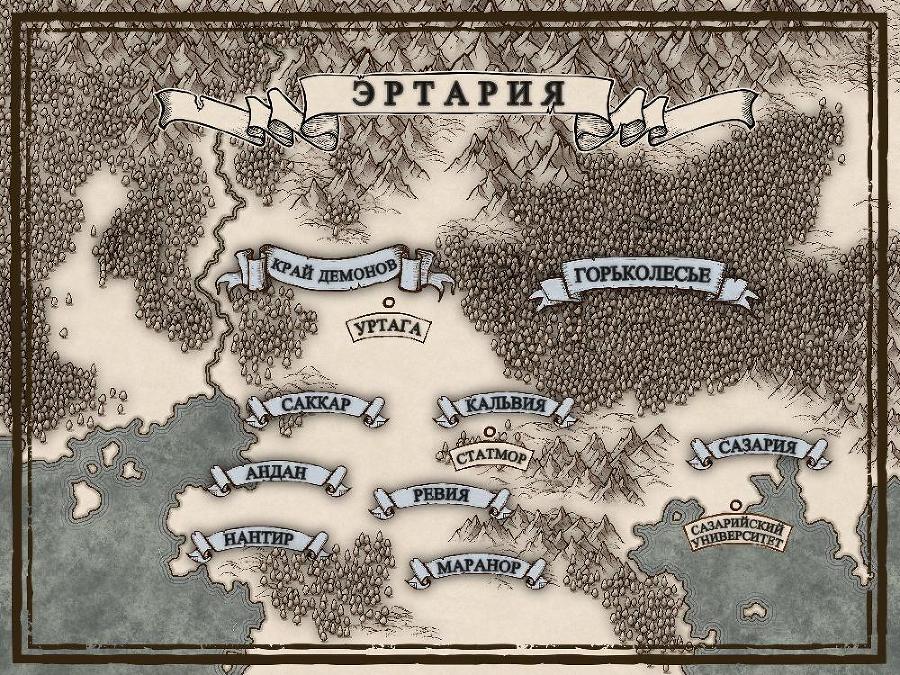Select the Саккар region banner
Image resolution: width=900 pixels, height=675 pixels.
click(x=315, y=405)
